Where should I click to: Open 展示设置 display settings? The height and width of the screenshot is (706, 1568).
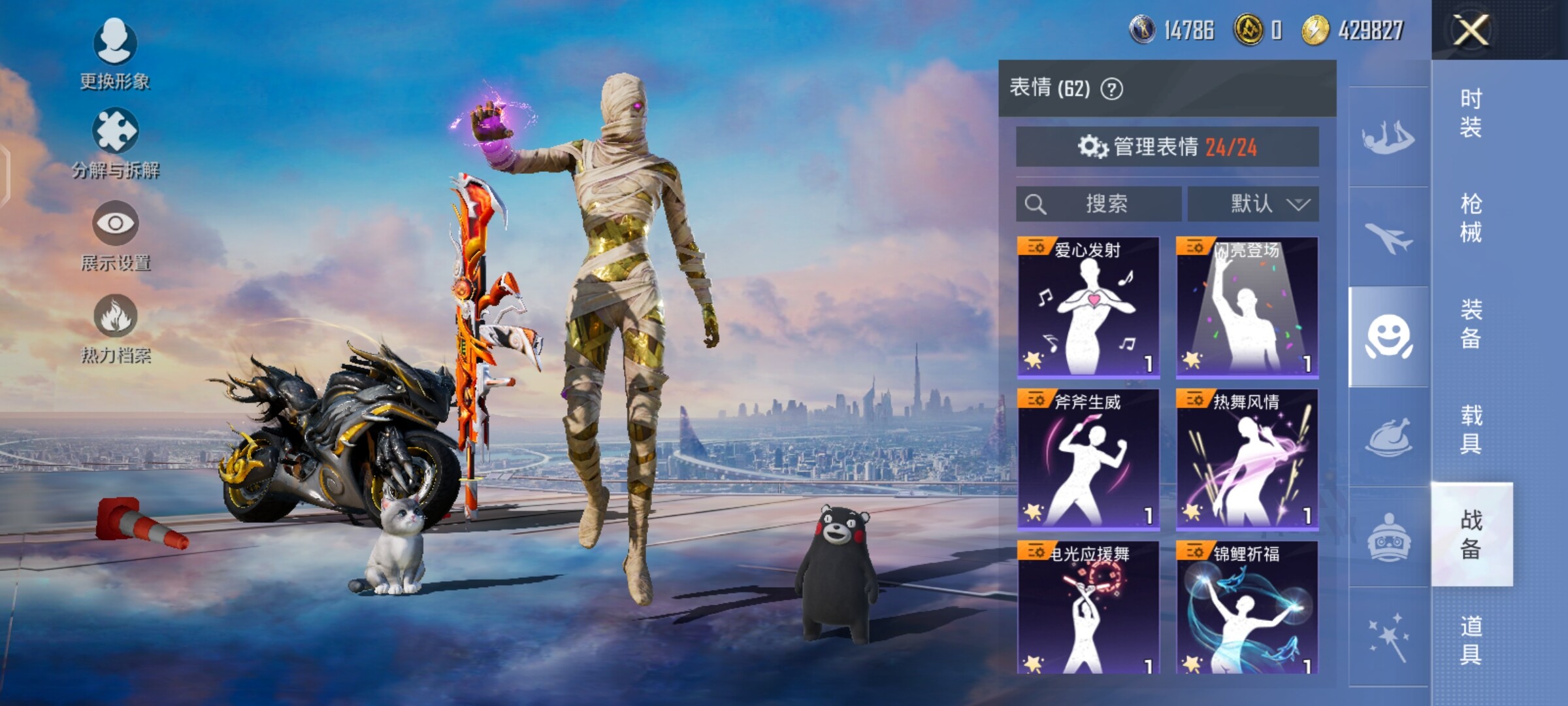tap(116, 235)
